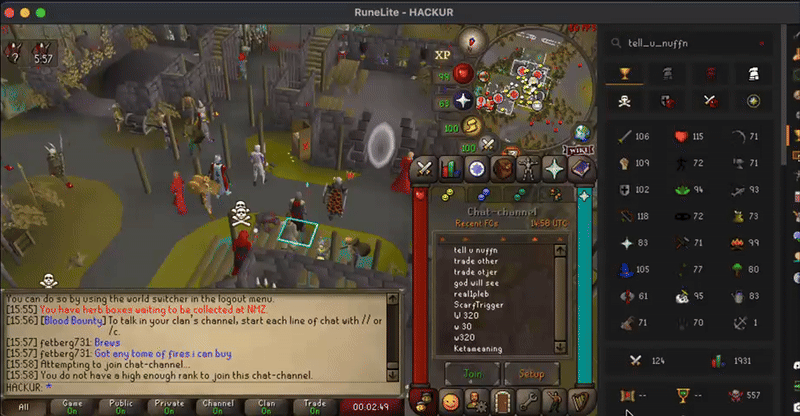The width and height of the screenshot is (800, 416).
Task: Open the chat-channel Setup
Action: pyautogui.click(x=529, y=373)
